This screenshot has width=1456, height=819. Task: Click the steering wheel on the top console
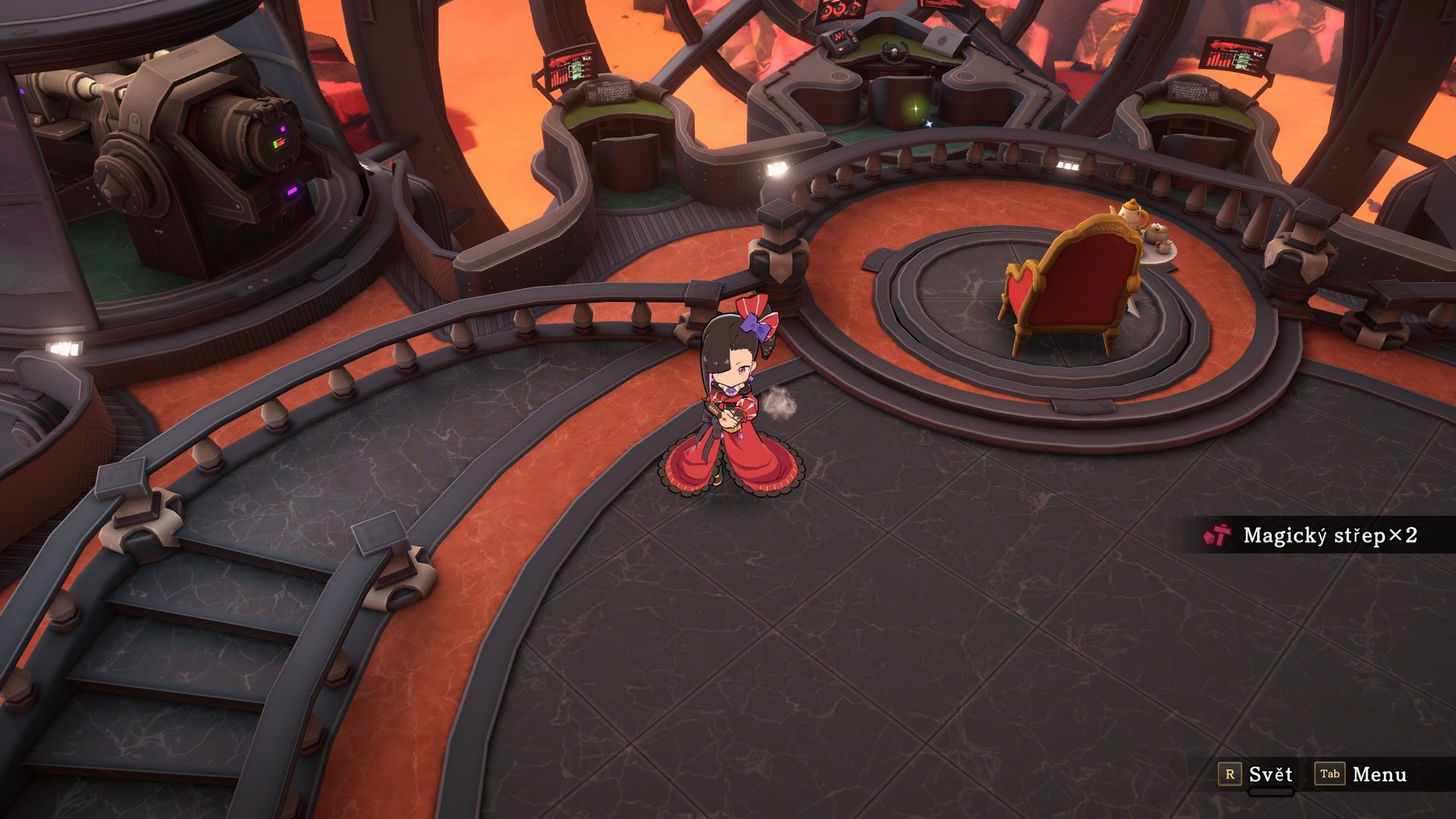click(895, 52)
